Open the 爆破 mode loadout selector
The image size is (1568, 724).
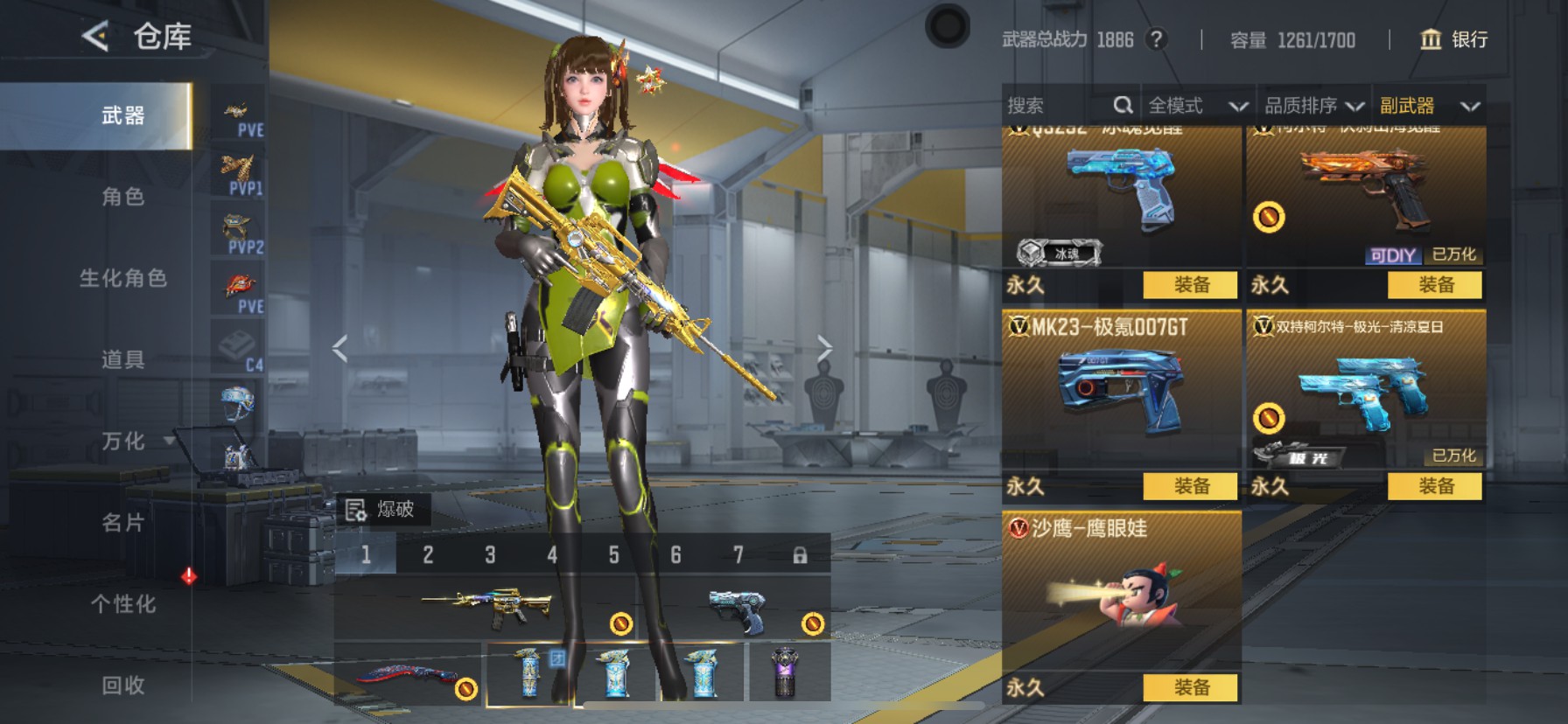pyautogui.click(x=382, y=510)
